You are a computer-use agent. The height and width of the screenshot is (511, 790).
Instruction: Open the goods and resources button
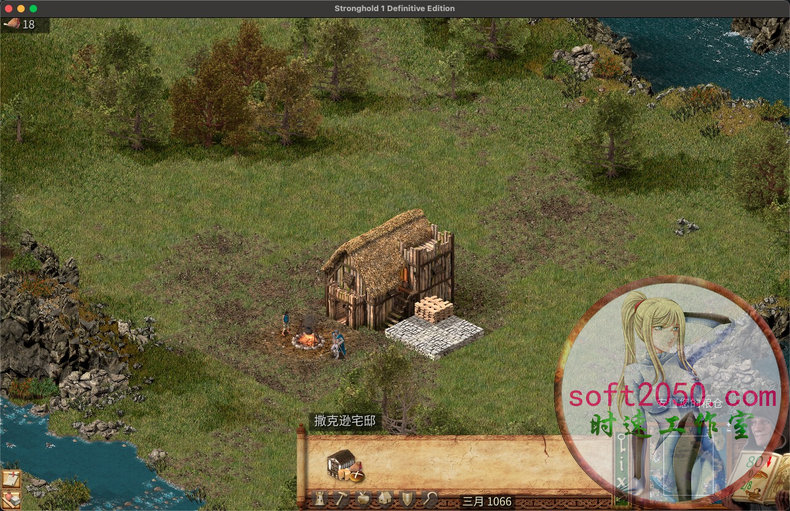[11, 499]
